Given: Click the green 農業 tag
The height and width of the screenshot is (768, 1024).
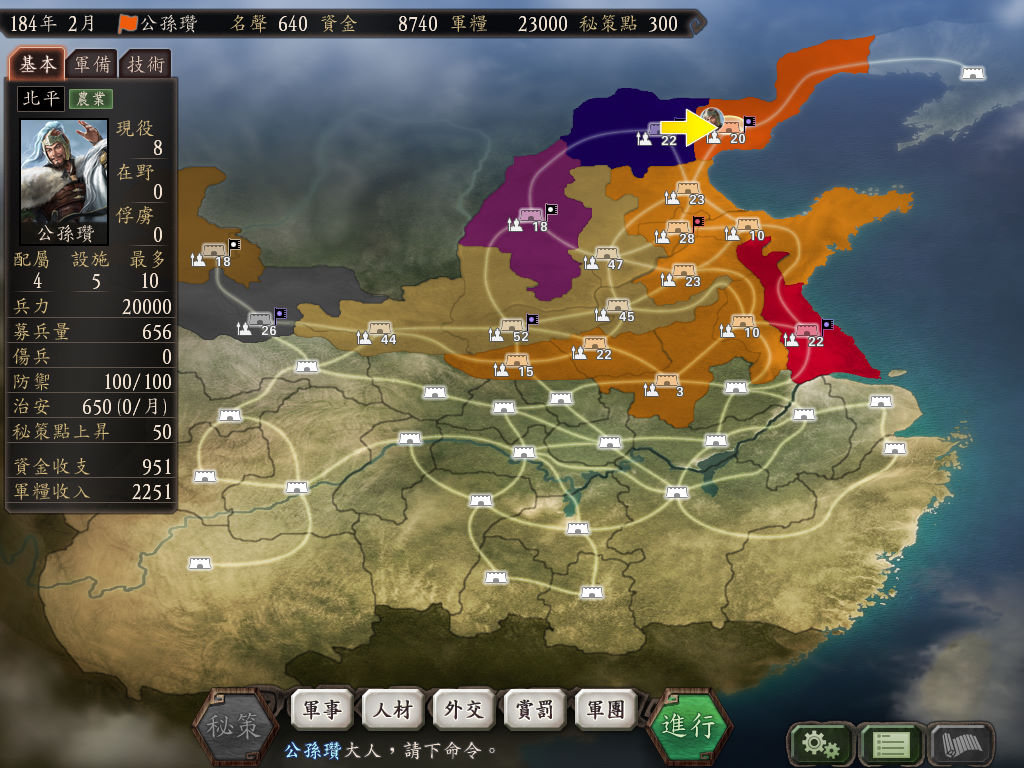Looking at the screenshot, I should click(90, 99).
